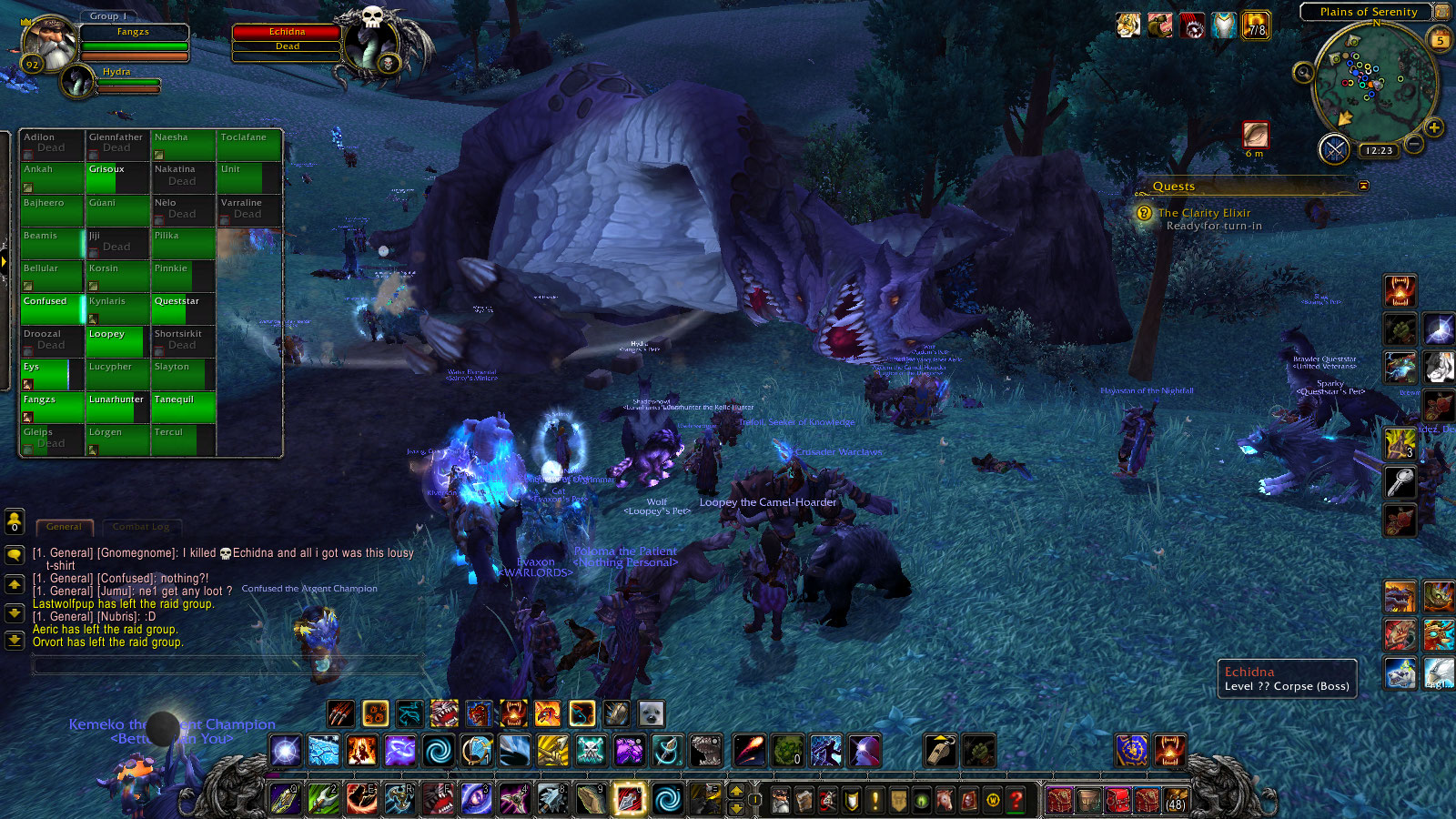Click the gold W shop icon in the micro menu
The image size is (1456, 819).
(x=992, y=801)
